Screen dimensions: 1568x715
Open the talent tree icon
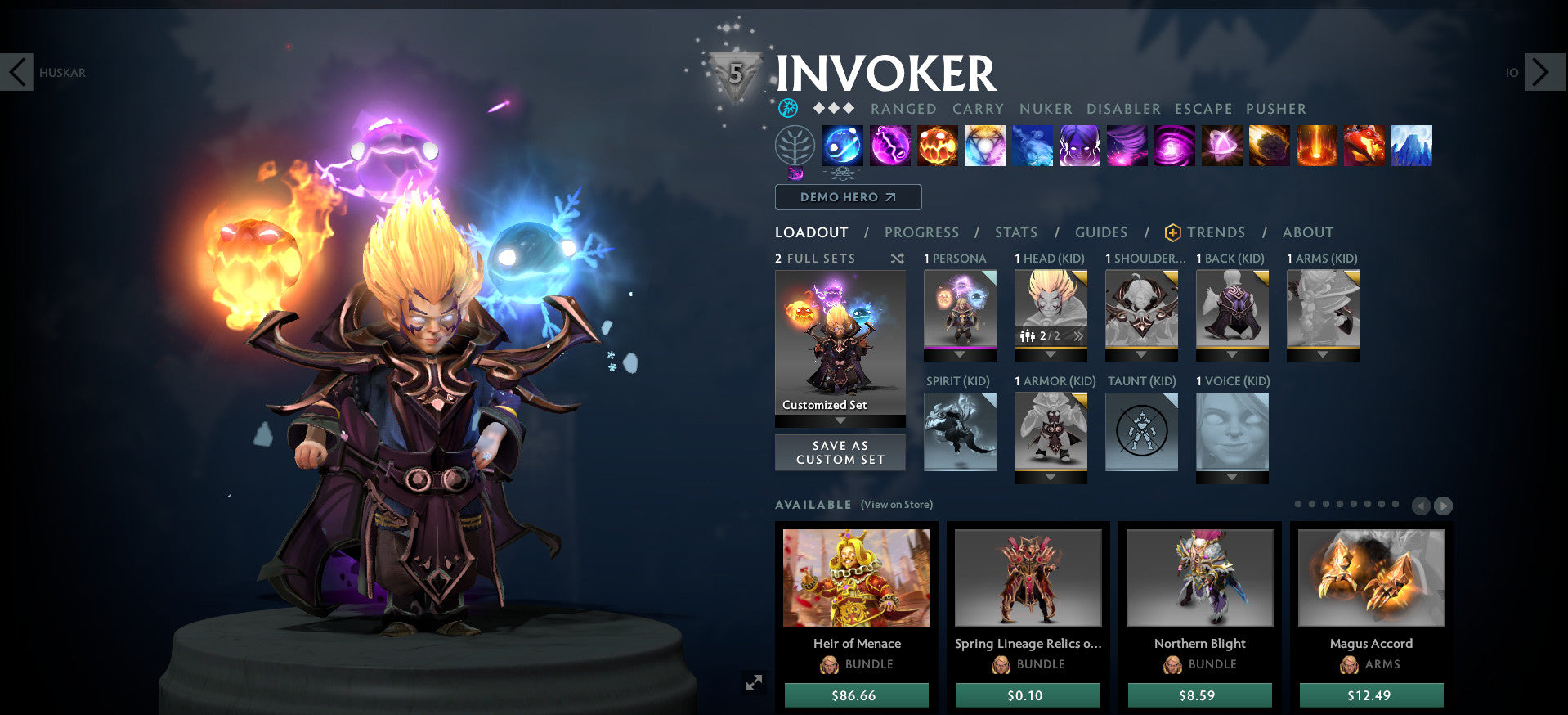click(x=796, y=146)
